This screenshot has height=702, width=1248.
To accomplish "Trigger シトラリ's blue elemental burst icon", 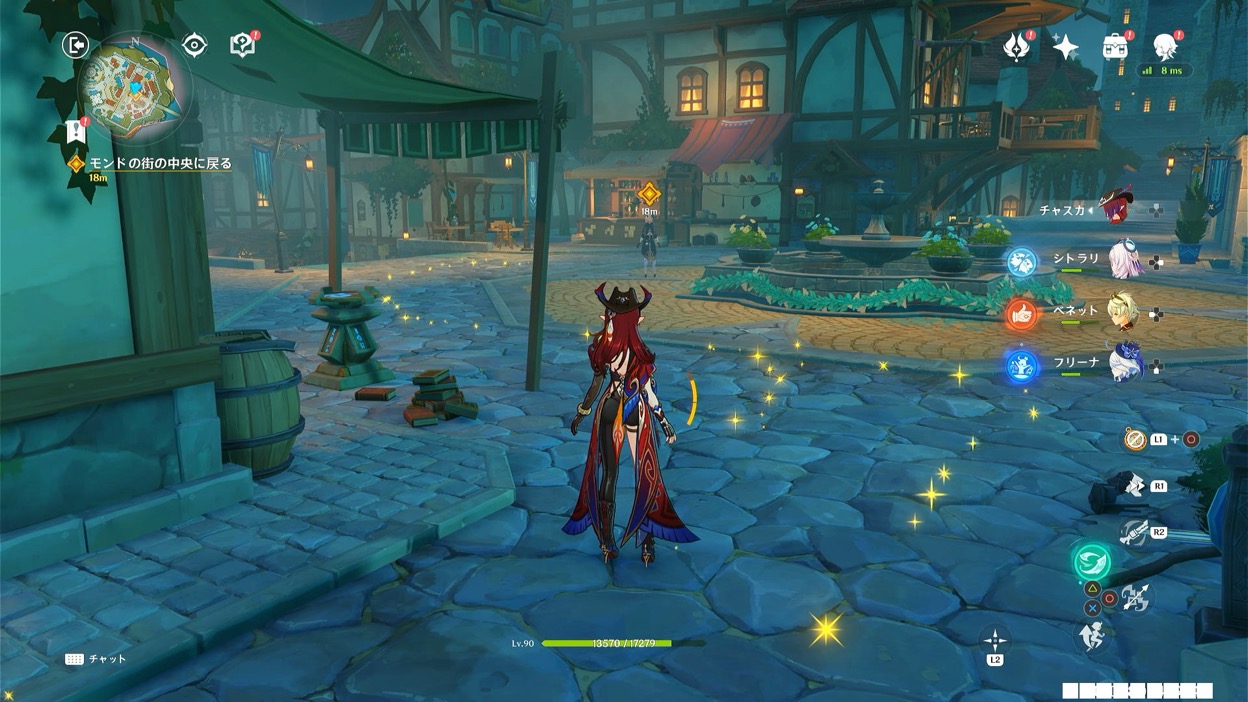I will [1021, 263].
